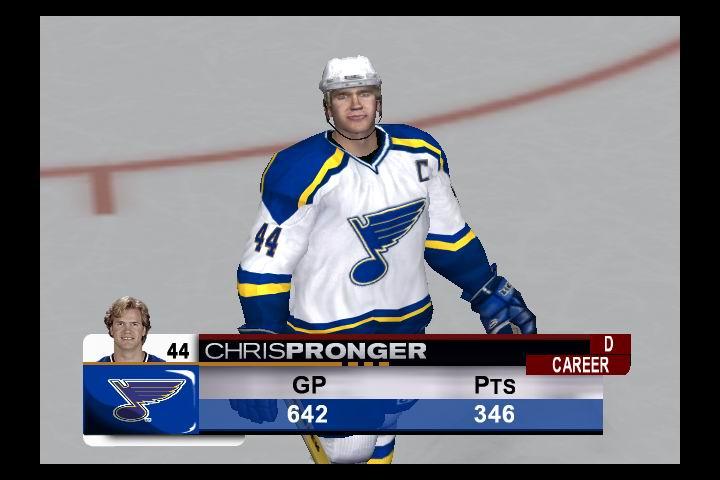
Task: Choose the CAREER stats label
Action: [580, 365]
